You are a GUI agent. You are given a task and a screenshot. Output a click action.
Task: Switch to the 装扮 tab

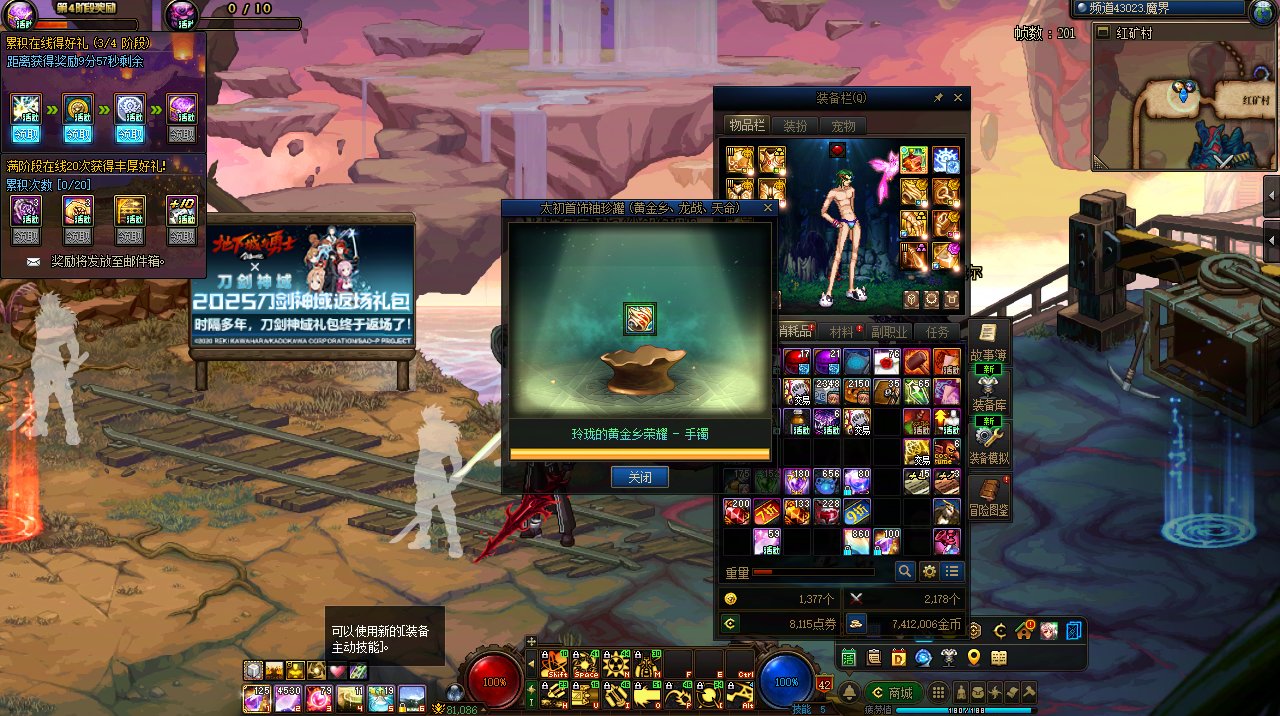[795, 126]
